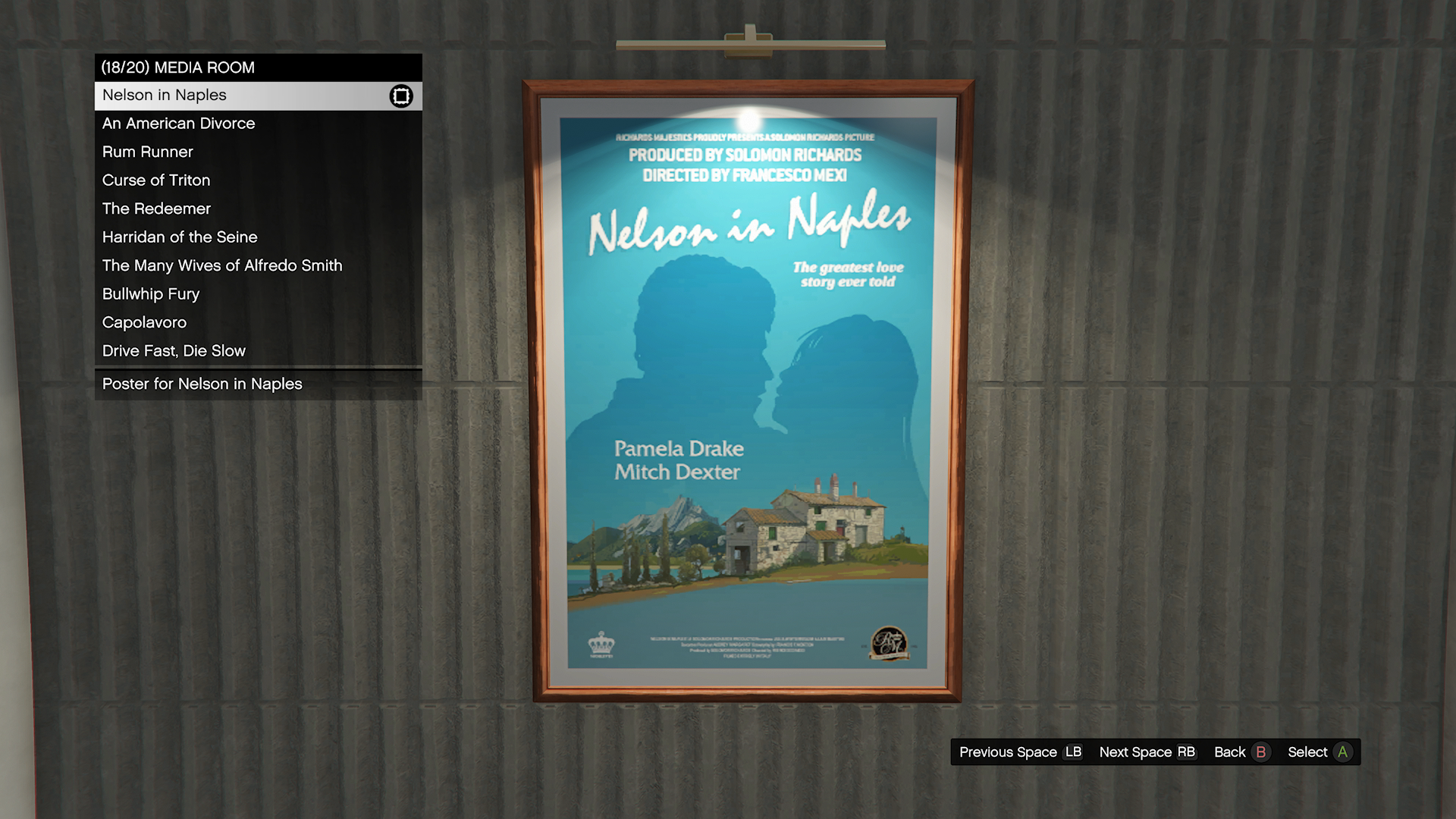Pick The Many Wives of Alfredo Smith
This screenshot has height=819, width=1456.
point(258,265)
